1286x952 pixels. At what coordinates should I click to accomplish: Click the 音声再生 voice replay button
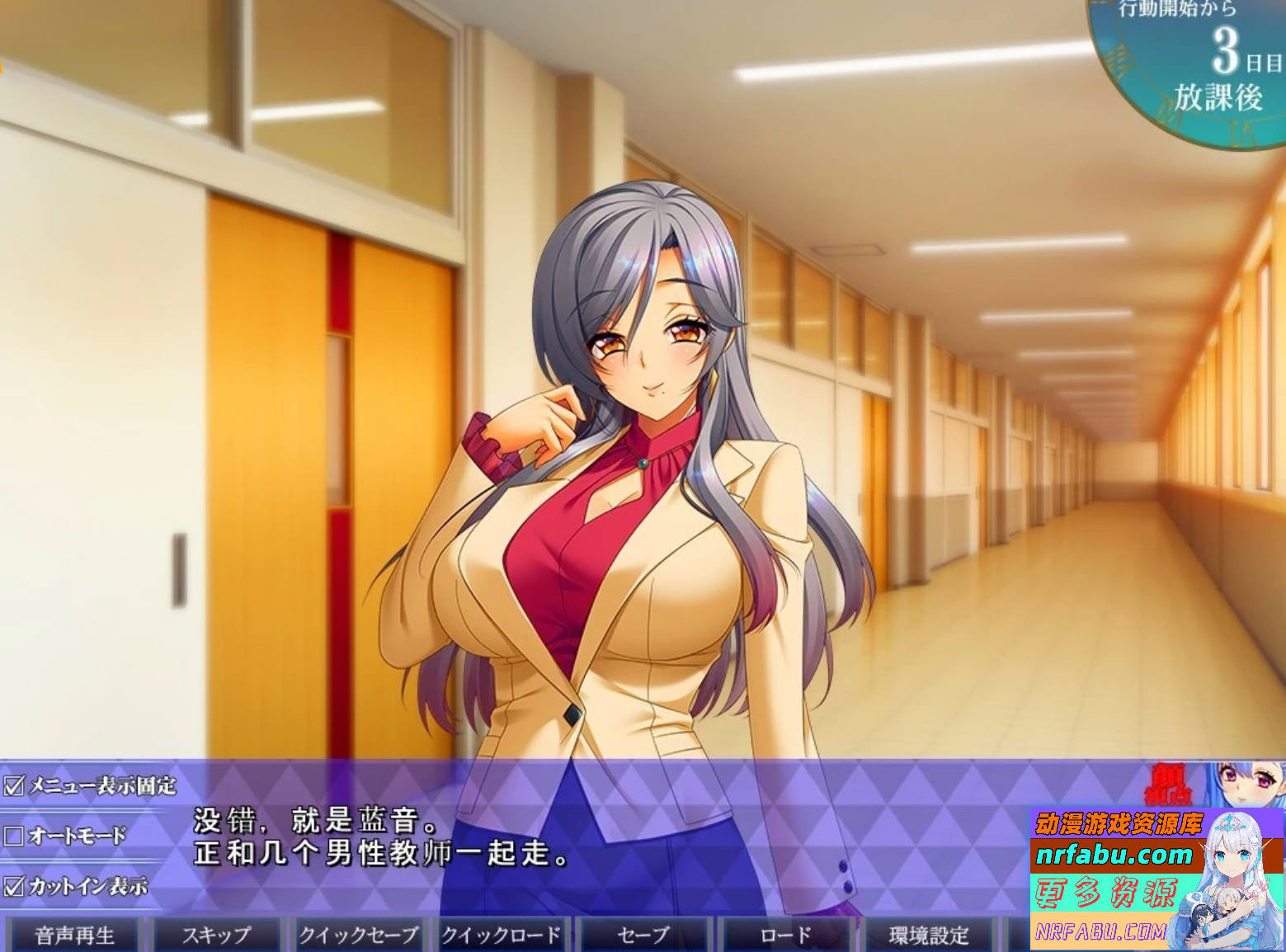coord(73,935)
